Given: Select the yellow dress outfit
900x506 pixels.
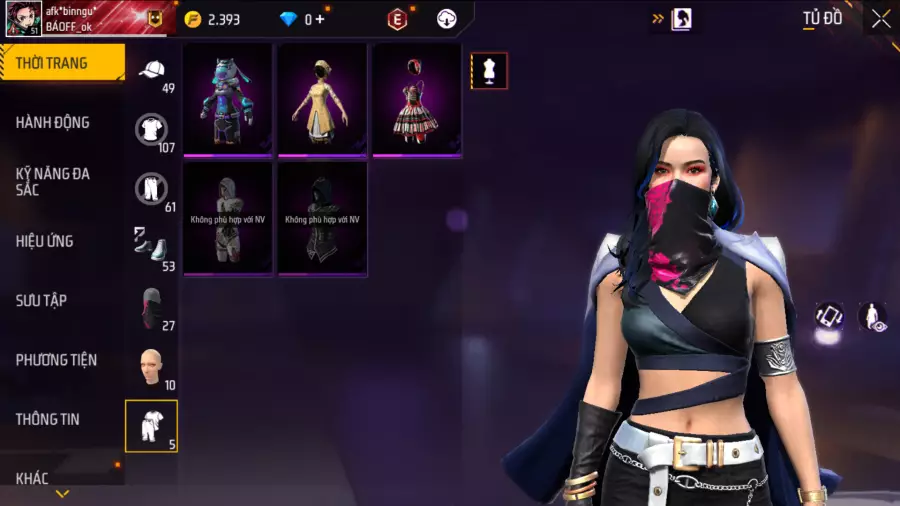Looking at the screenshot, I should 322,99.
